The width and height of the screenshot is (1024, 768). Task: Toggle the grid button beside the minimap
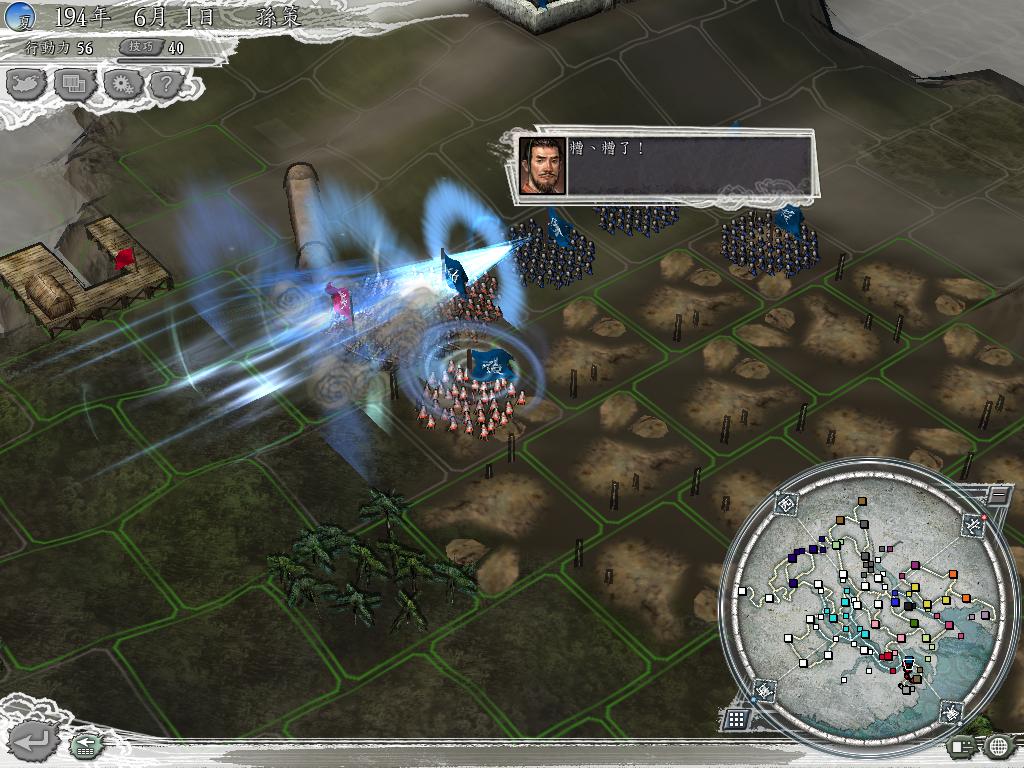coord(735,719)
